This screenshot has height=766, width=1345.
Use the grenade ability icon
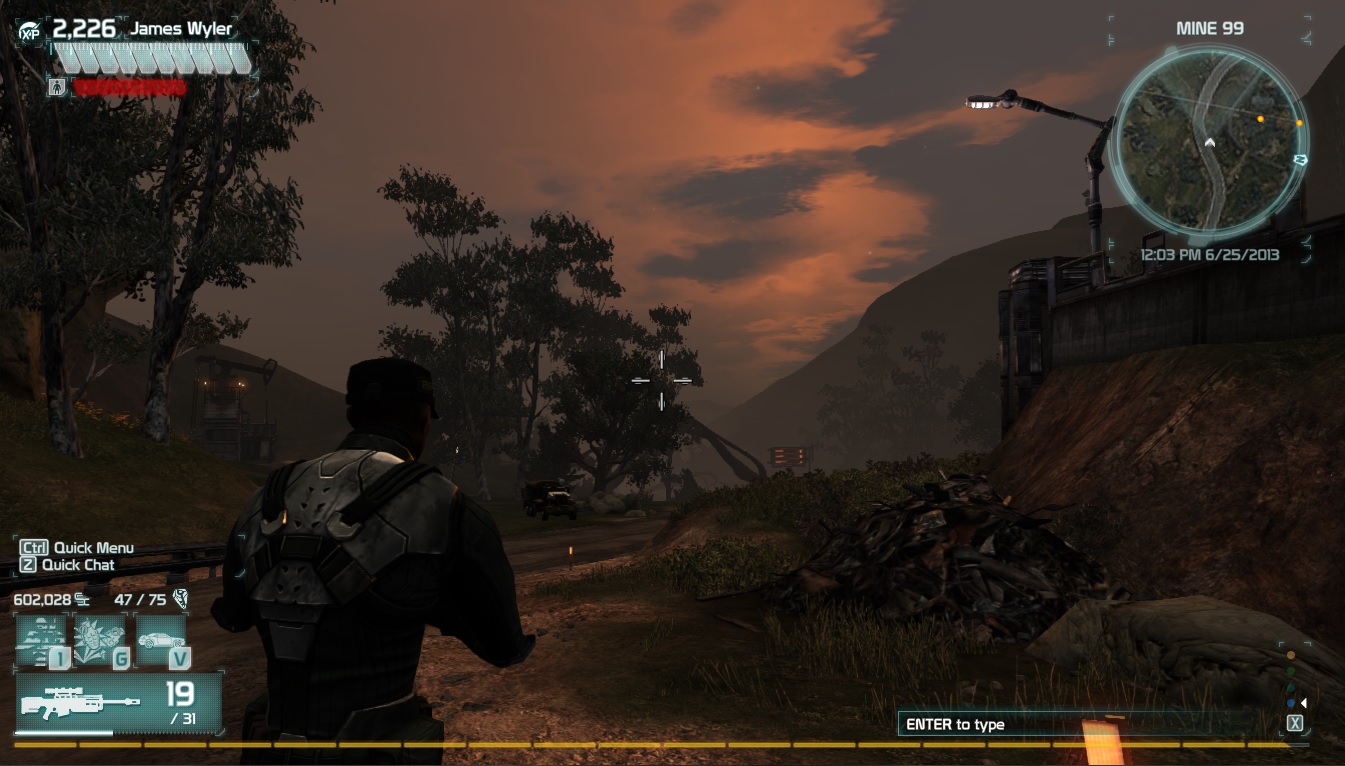click(100, 641)
